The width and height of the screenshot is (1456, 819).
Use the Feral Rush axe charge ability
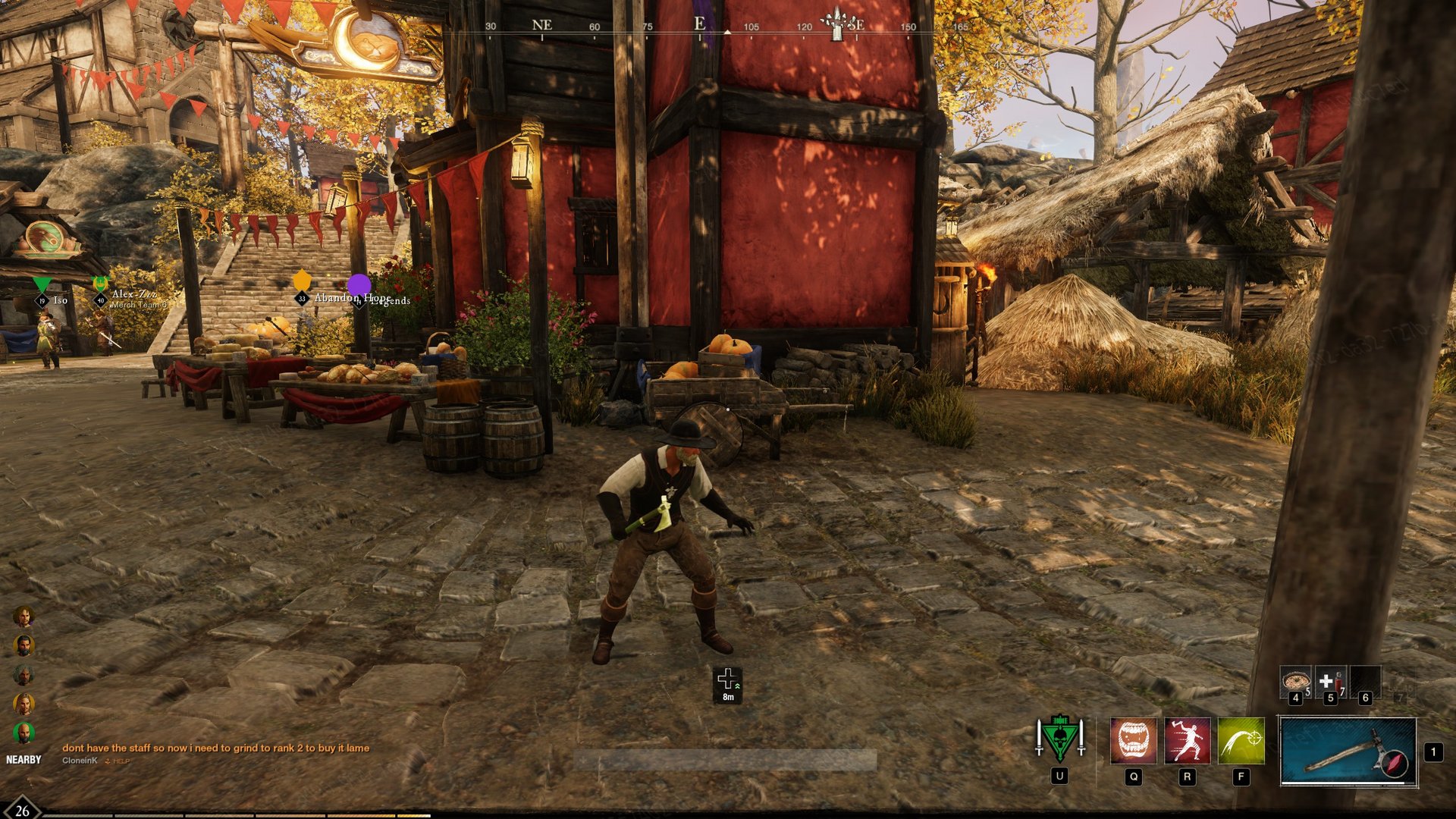(1187, 741)
